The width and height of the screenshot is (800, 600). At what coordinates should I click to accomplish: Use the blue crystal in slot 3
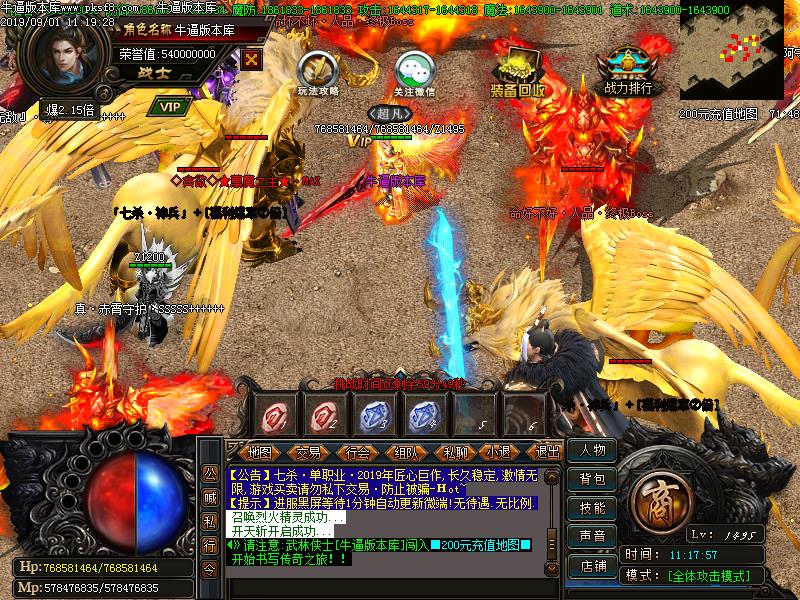point(375,414)
